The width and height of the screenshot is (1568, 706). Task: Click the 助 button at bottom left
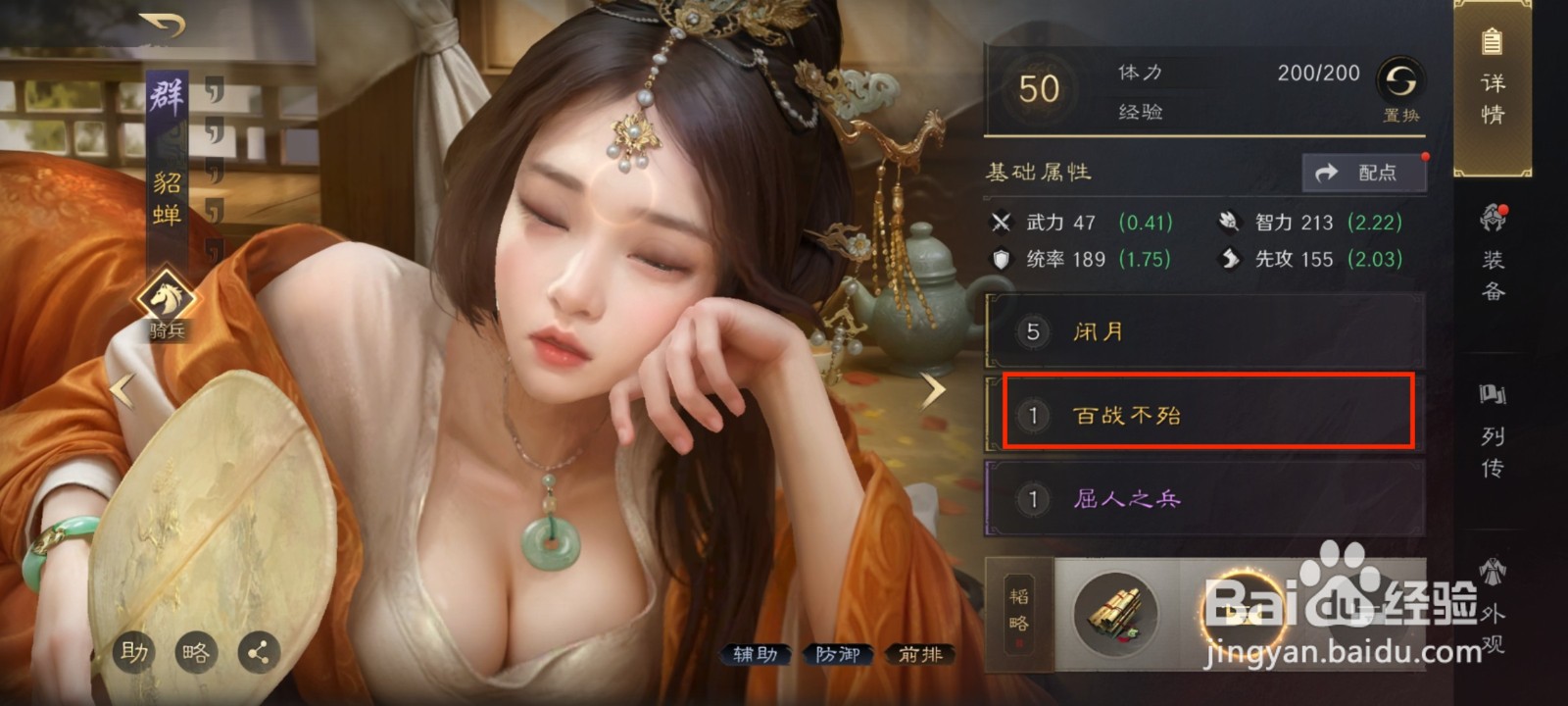(x=133, y=651)
